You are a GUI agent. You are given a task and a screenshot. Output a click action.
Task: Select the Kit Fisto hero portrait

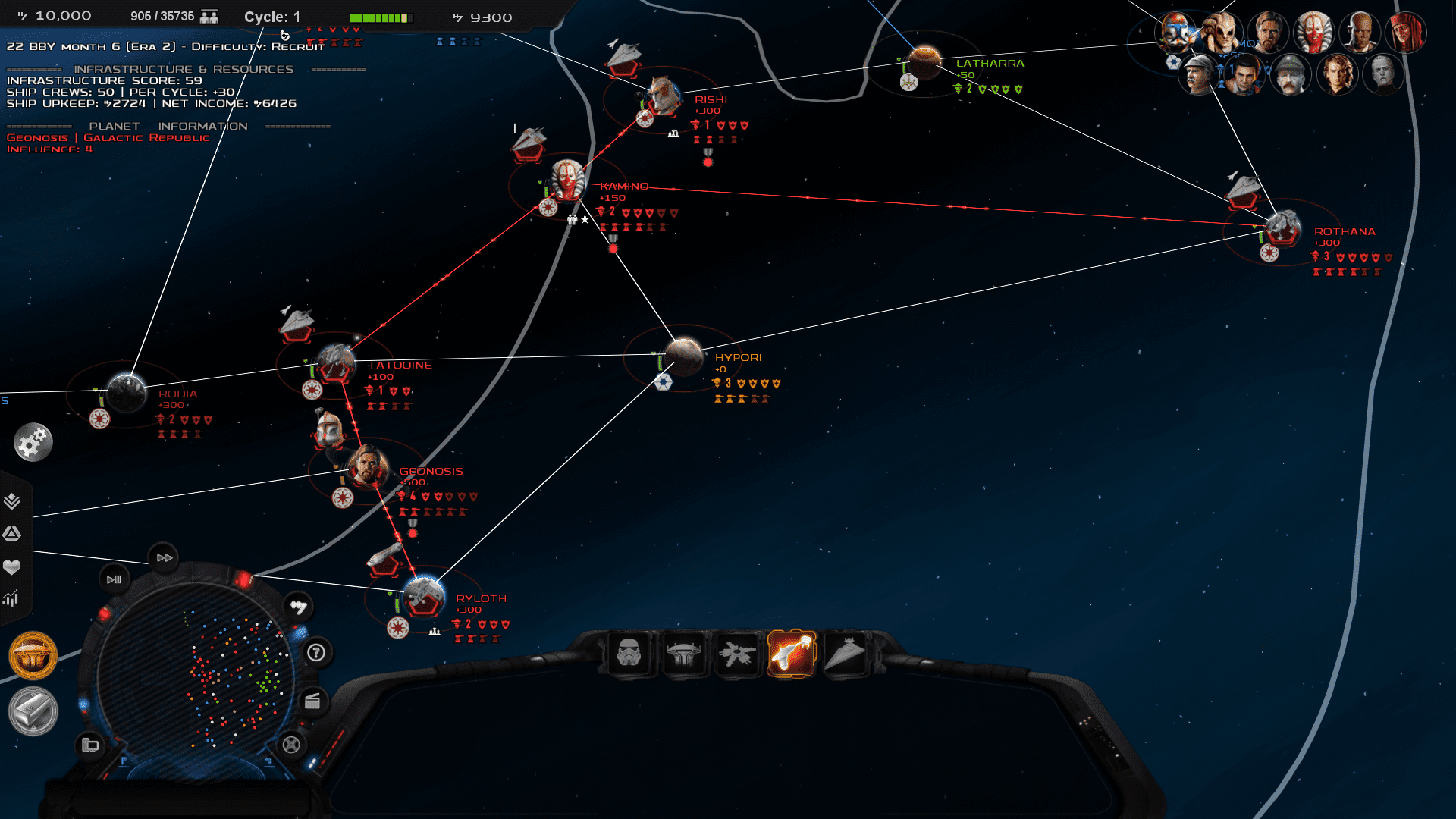click(1222, 32)
